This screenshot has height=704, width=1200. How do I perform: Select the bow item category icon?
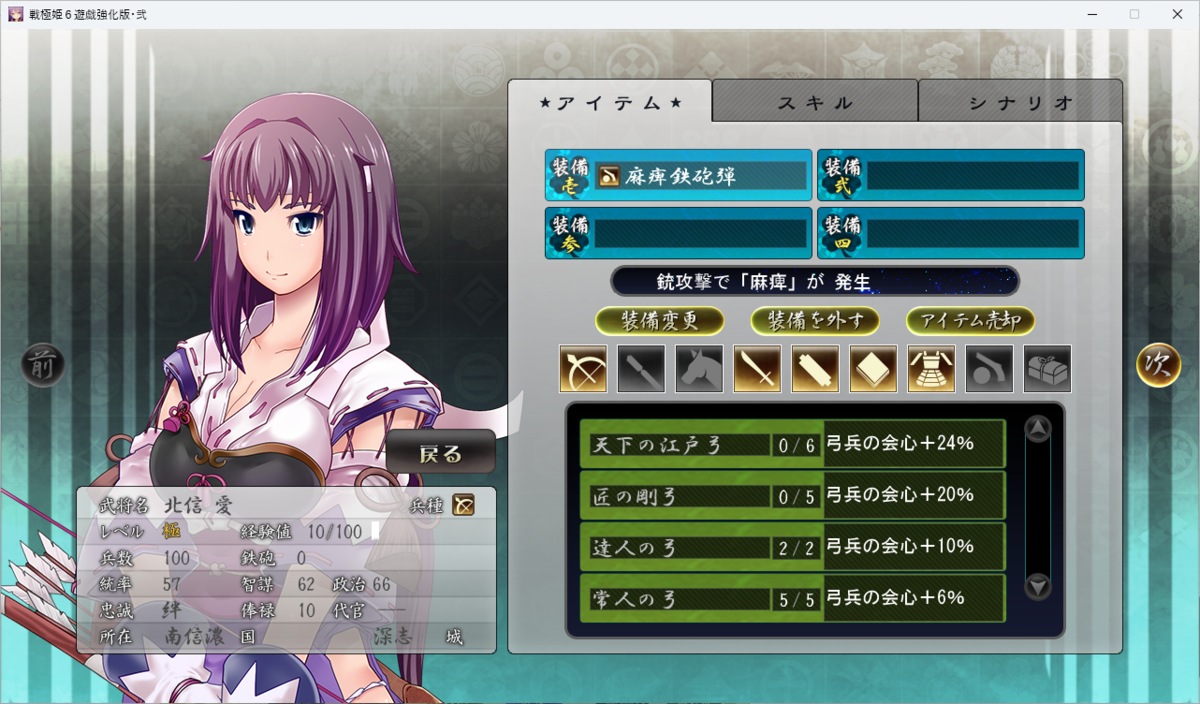(583, 368)
